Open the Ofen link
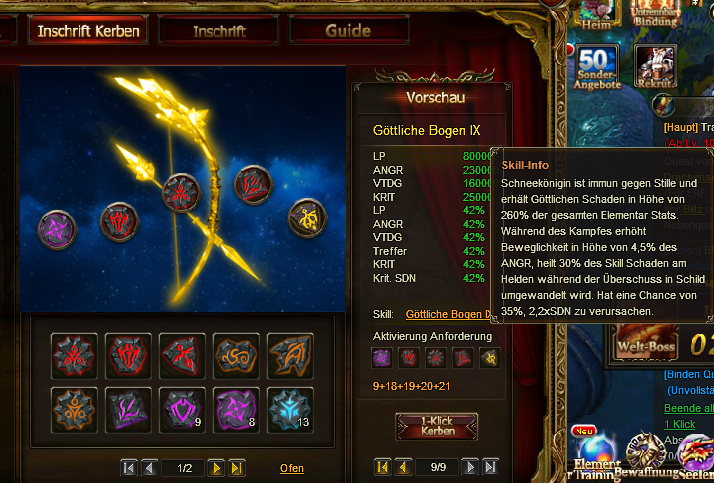Image resolution: width=714 pixels, height=483 pixels. click(x=291, y=468)
